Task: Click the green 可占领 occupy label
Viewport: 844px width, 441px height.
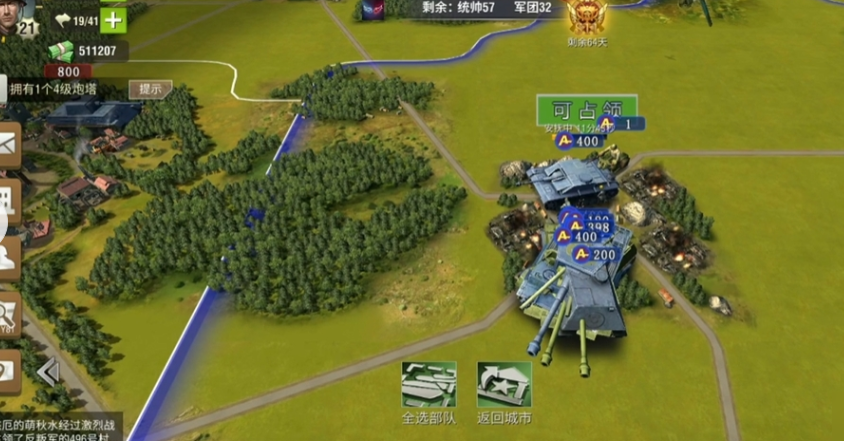Action: point(586,109)
